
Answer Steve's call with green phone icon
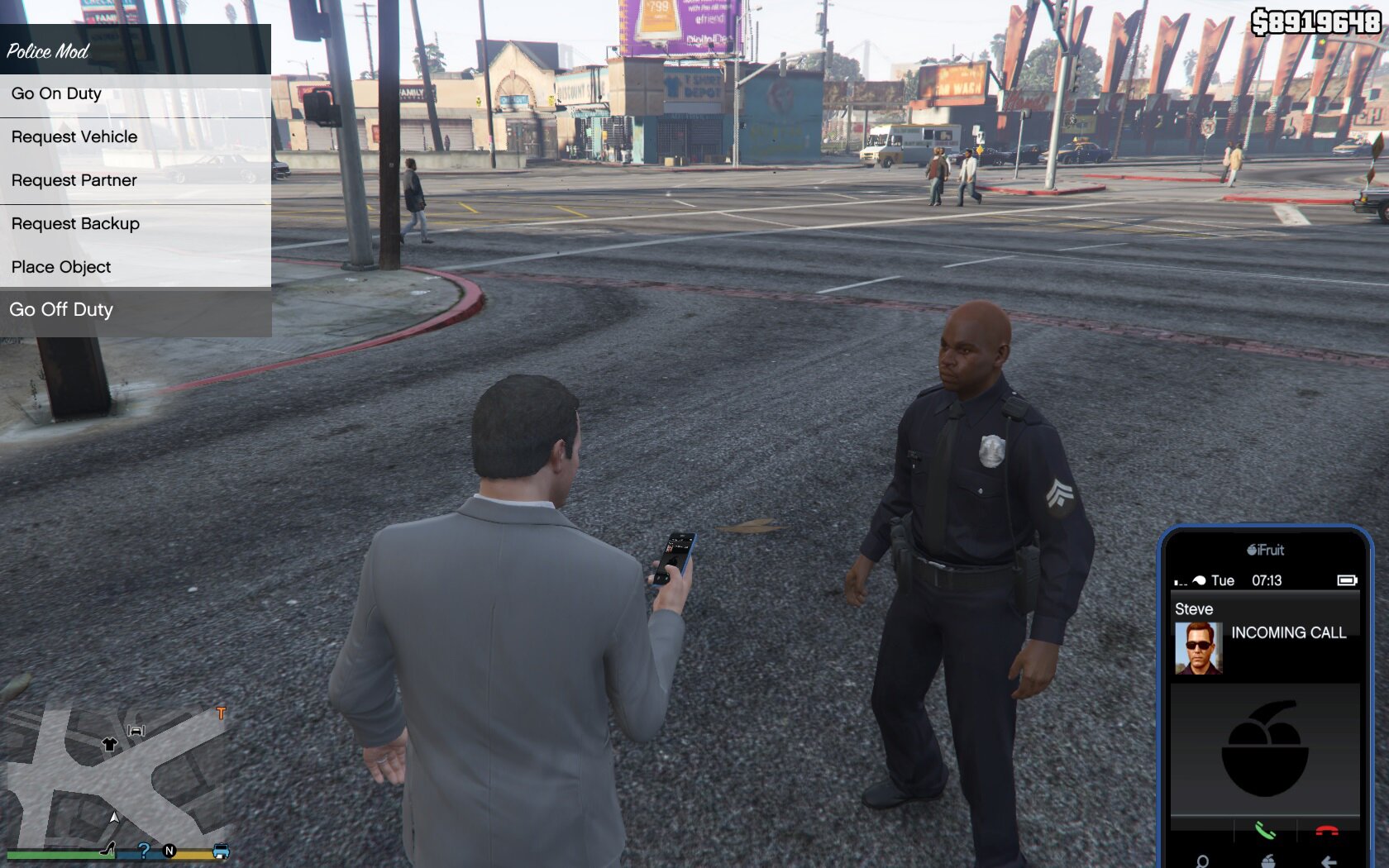1264,831
